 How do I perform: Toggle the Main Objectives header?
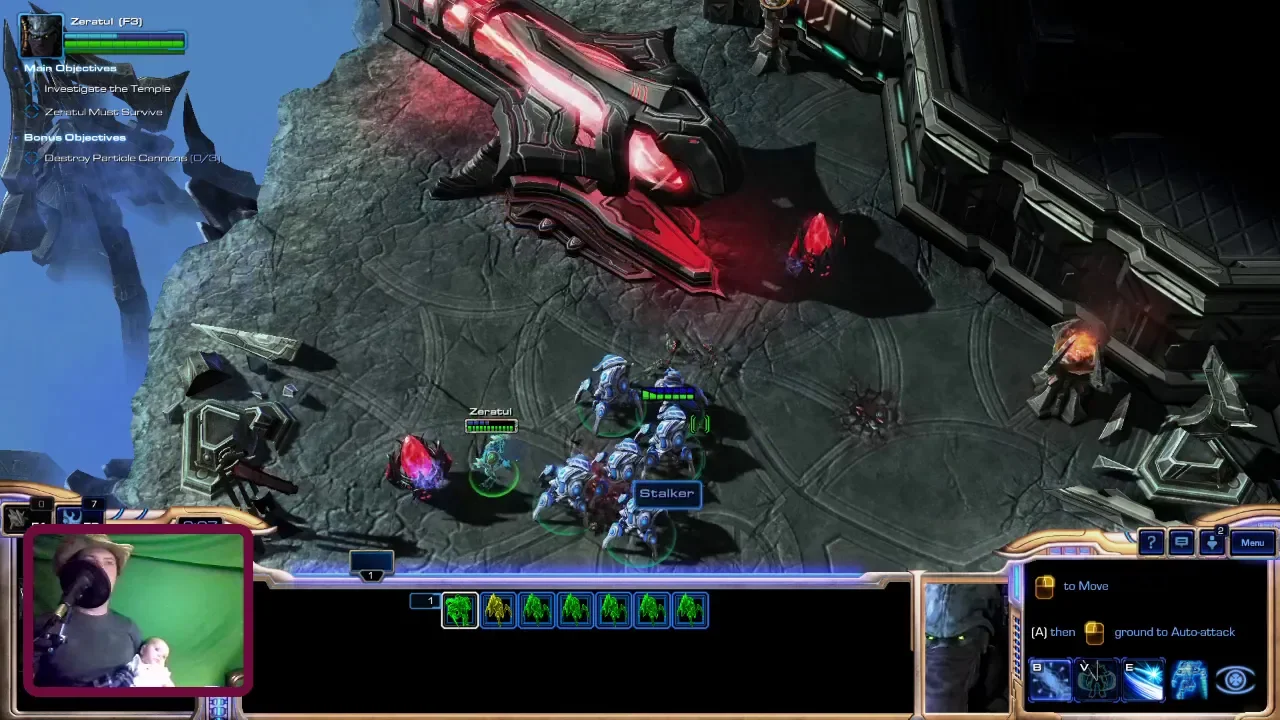(70, 68)
